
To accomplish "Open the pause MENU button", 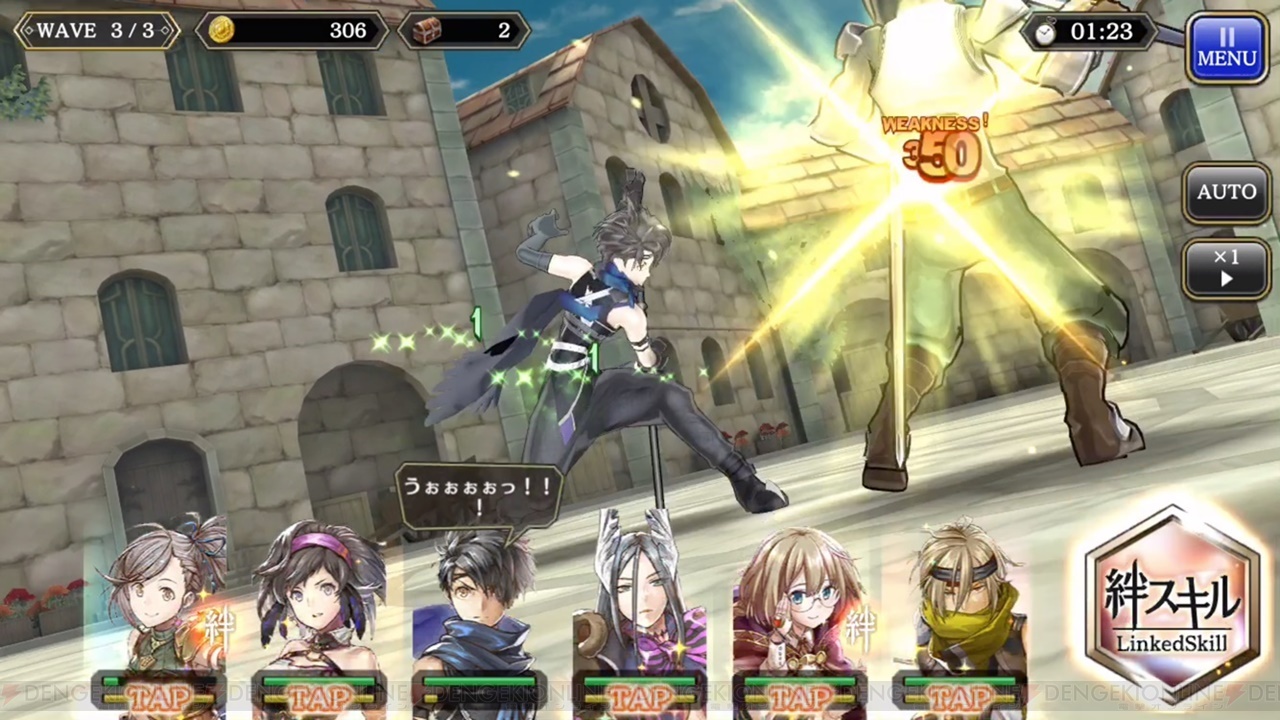I will 1226,47.
